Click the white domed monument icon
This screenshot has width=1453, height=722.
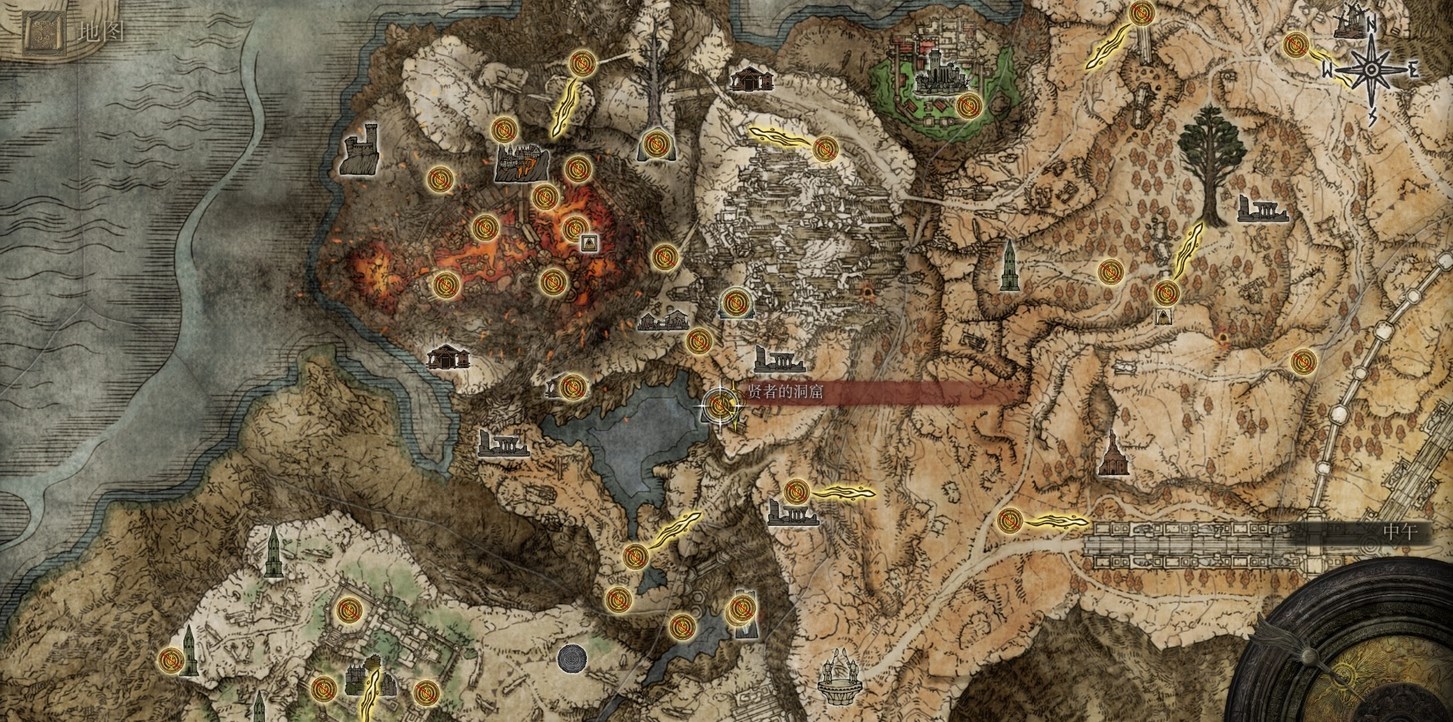[840, 677]
